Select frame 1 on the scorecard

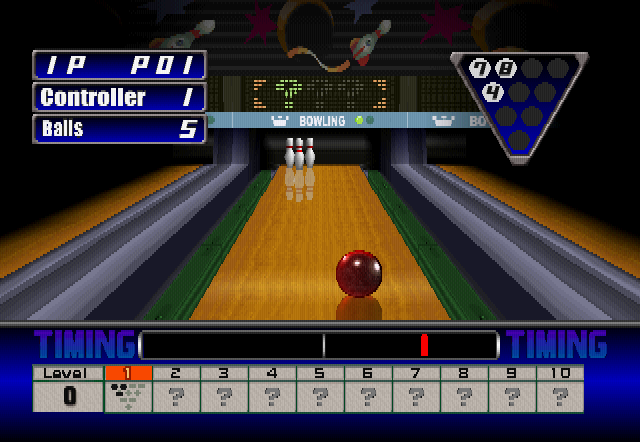[x=128, y=389]
